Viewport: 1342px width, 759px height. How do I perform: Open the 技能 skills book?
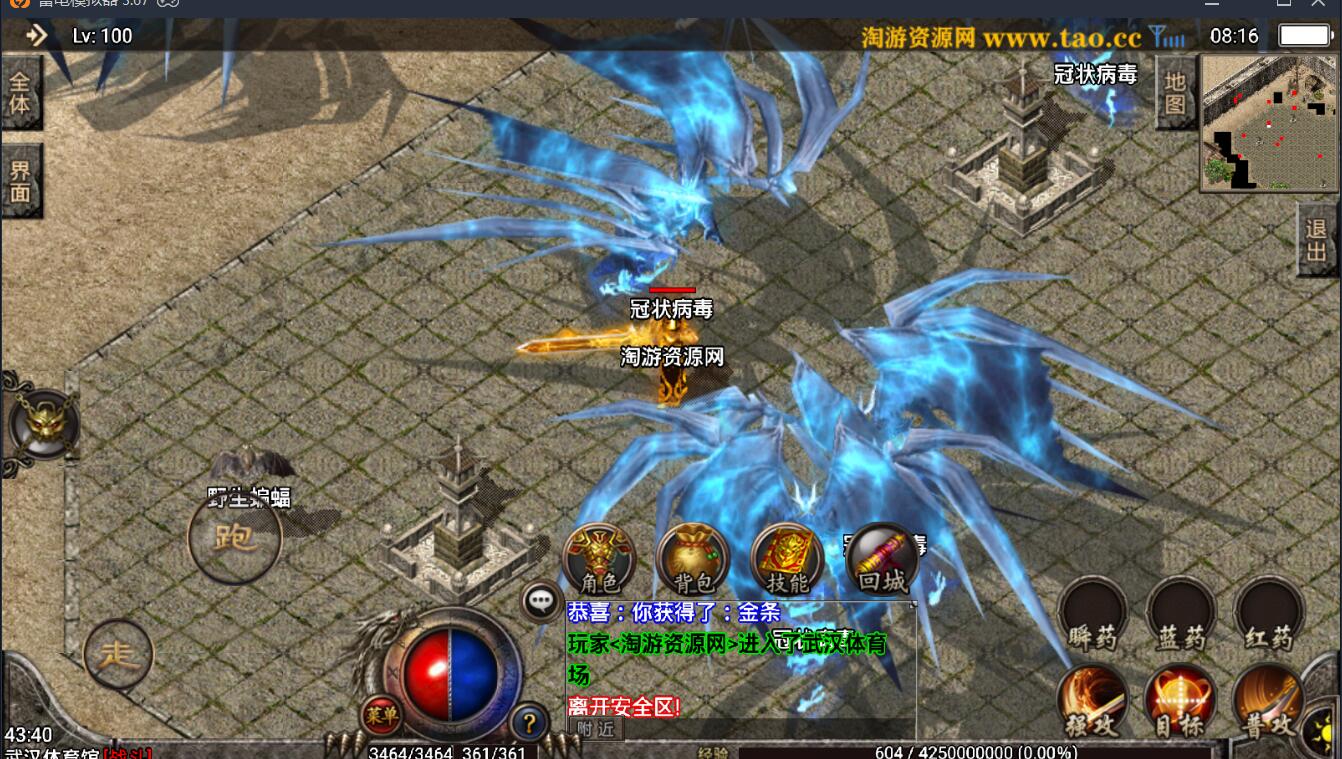pos(787,558)
